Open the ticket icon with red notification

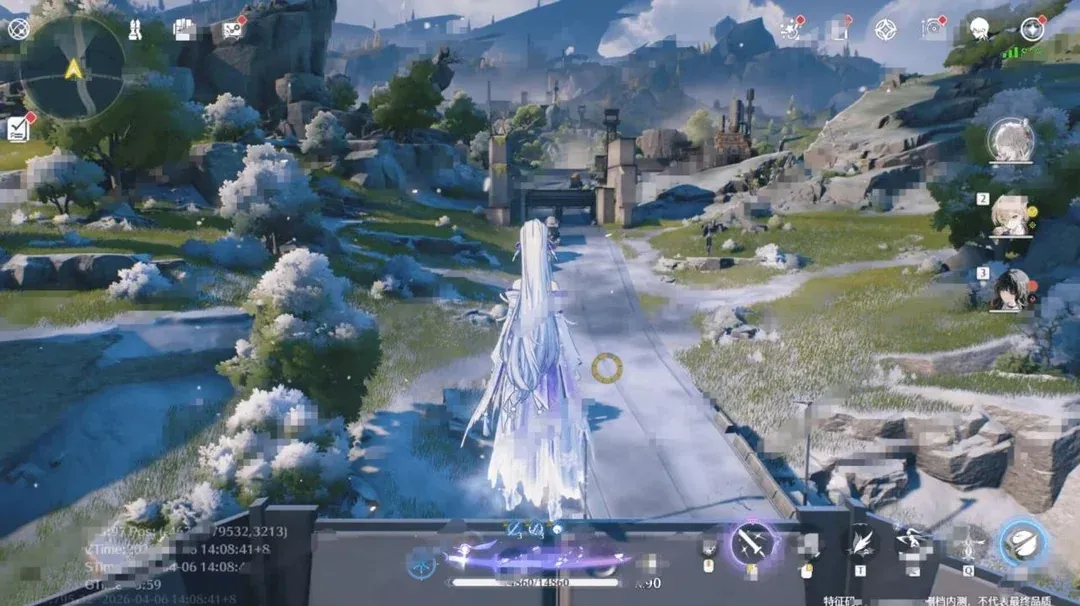point(232,29)
